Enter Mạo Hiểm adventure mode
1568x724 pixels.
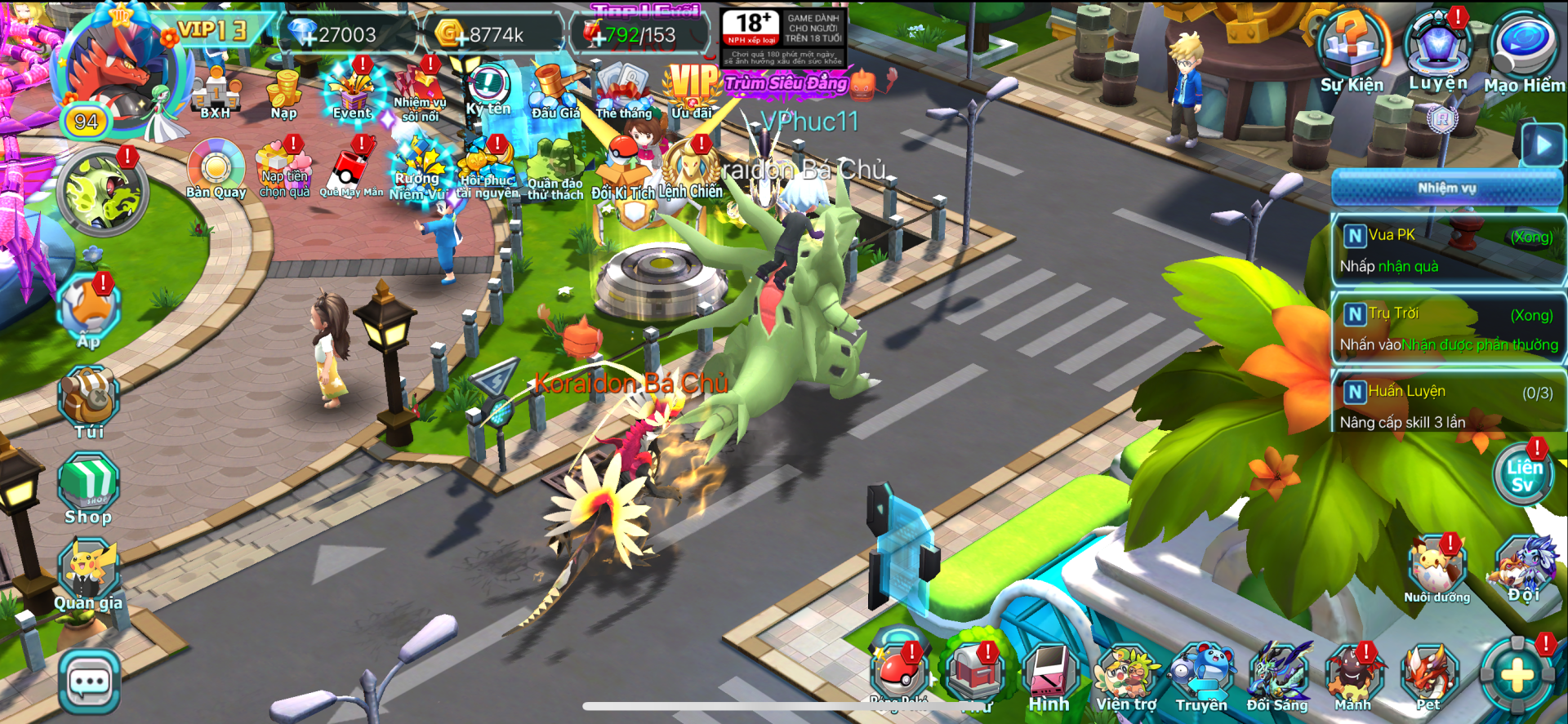click(1523, 53)
